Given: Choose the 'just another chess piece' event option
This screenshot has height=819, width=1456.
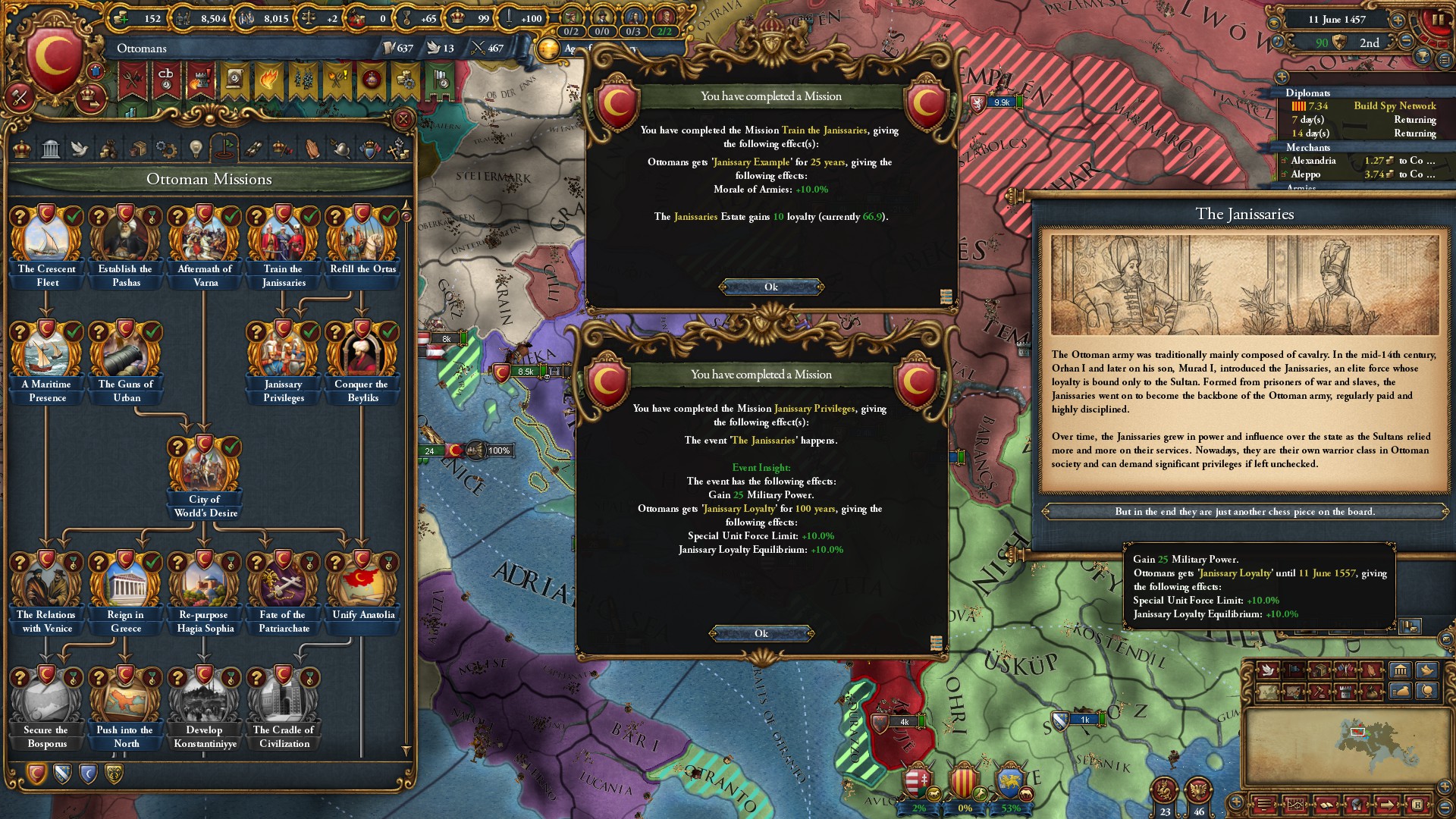Looking at the screenshot, I should point(1244,512).
